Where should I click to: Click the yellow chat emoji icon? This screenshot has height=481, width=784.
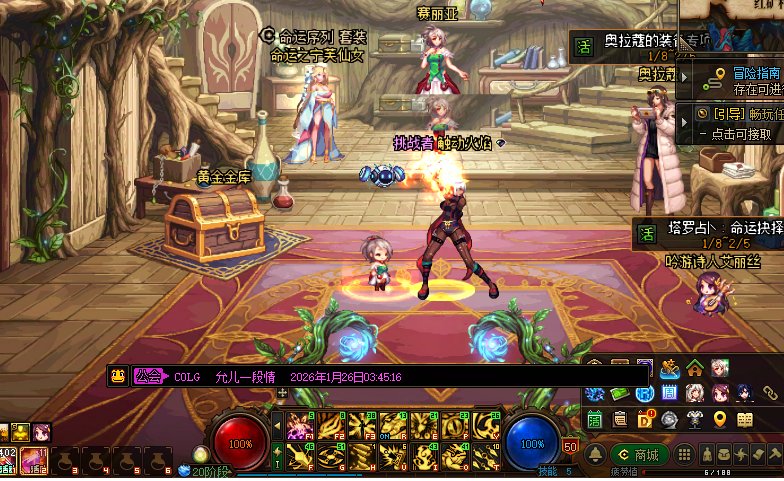point(118,377)
